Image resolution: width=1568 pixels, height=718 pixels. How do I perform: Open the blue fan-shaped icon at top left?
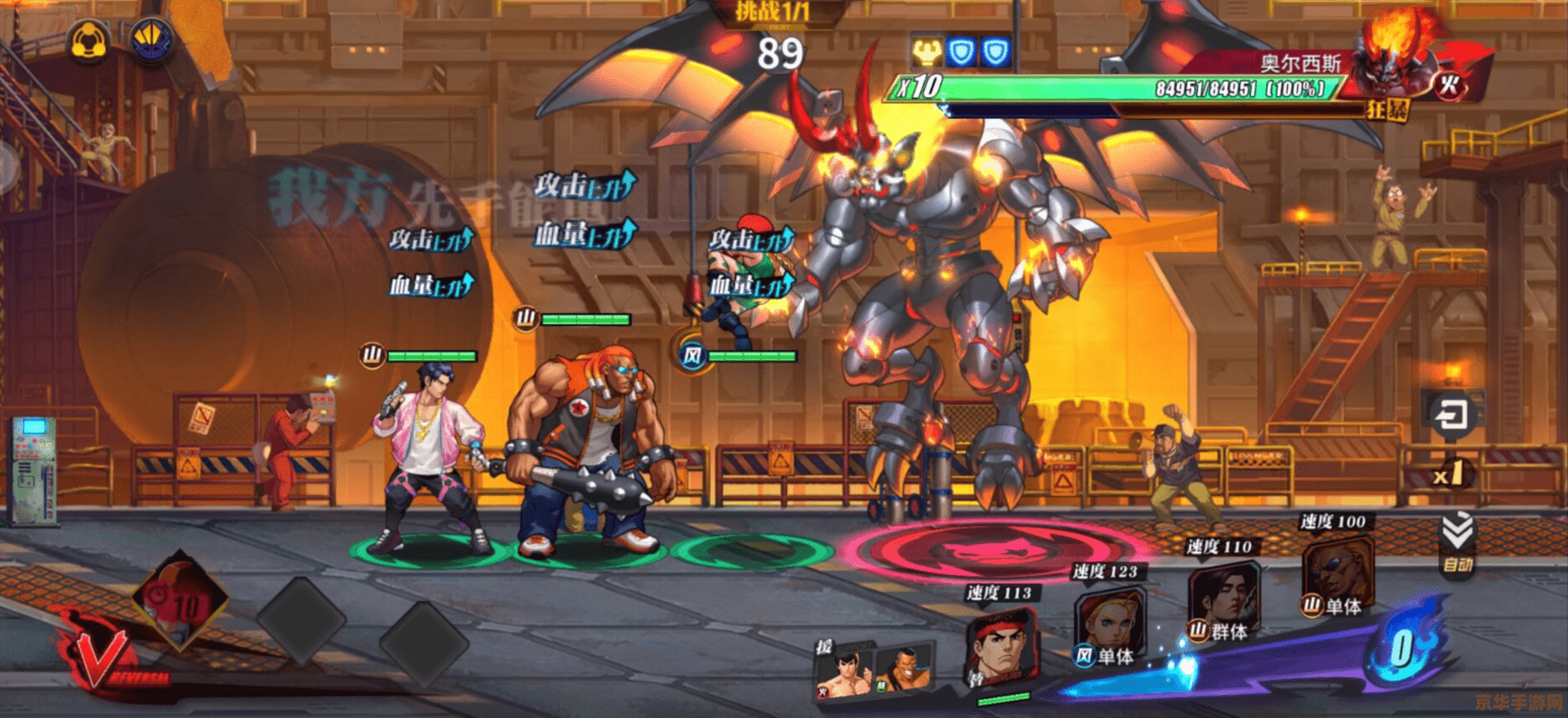tap(151, 40)
